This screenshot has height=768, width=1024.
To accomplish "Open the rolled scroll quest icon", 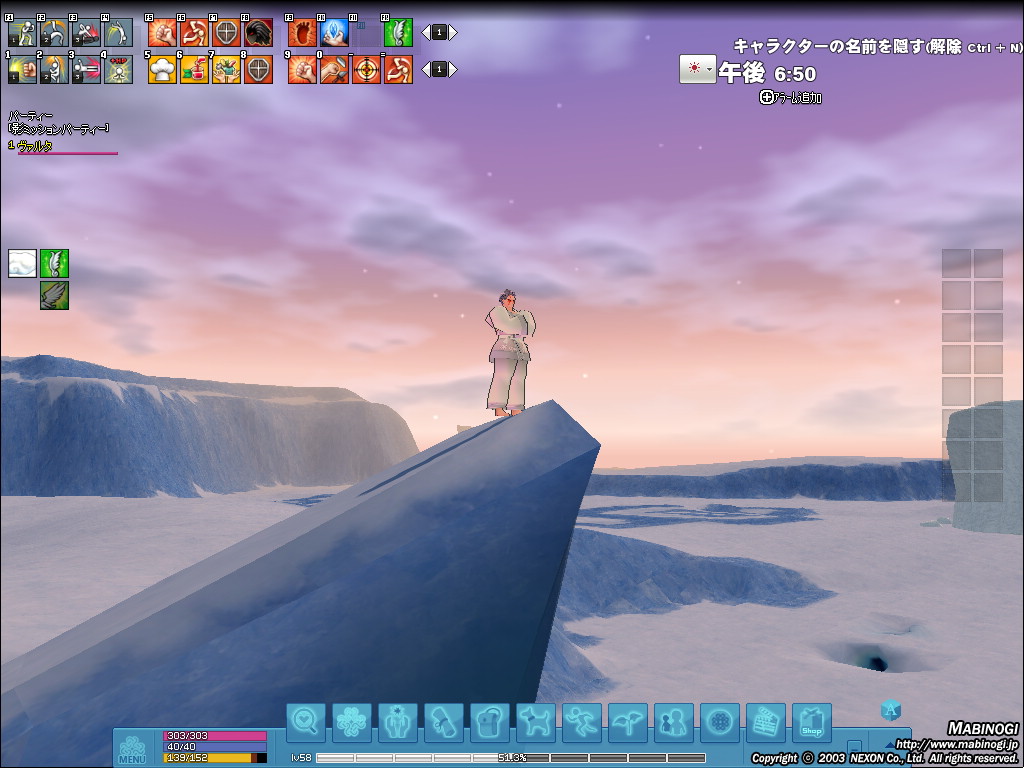I will [x=444, y=722].
